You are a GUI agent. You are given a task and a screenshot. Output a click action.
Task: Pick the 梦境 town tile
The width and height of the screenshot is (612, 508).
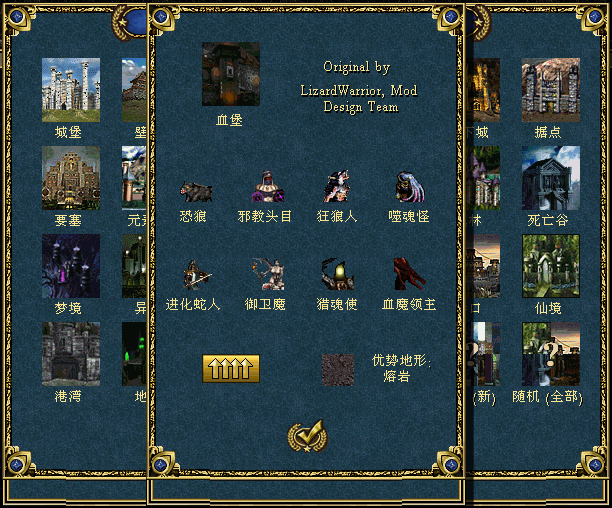(70, 266)
